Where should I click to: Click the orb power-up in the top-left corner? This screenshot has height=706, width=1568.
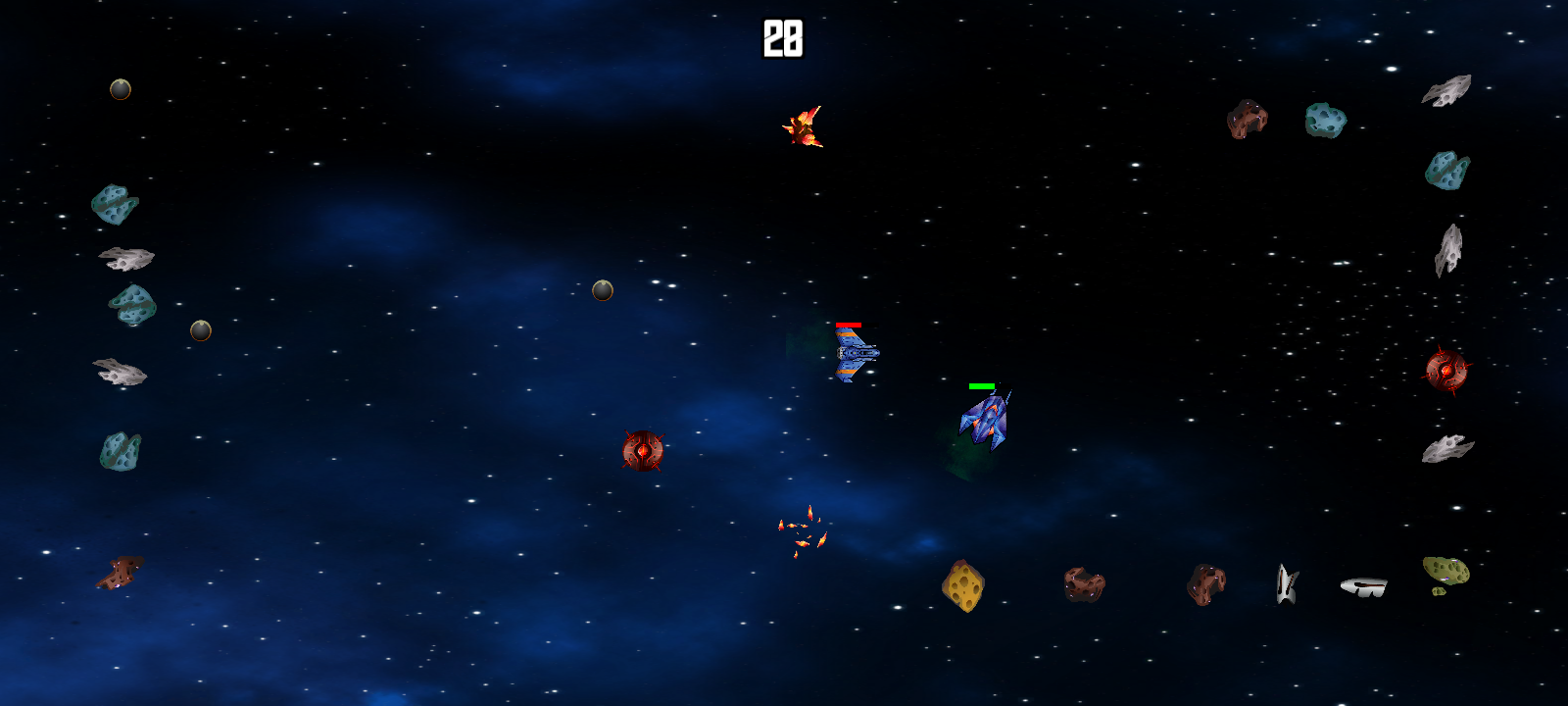pos(120,88)
